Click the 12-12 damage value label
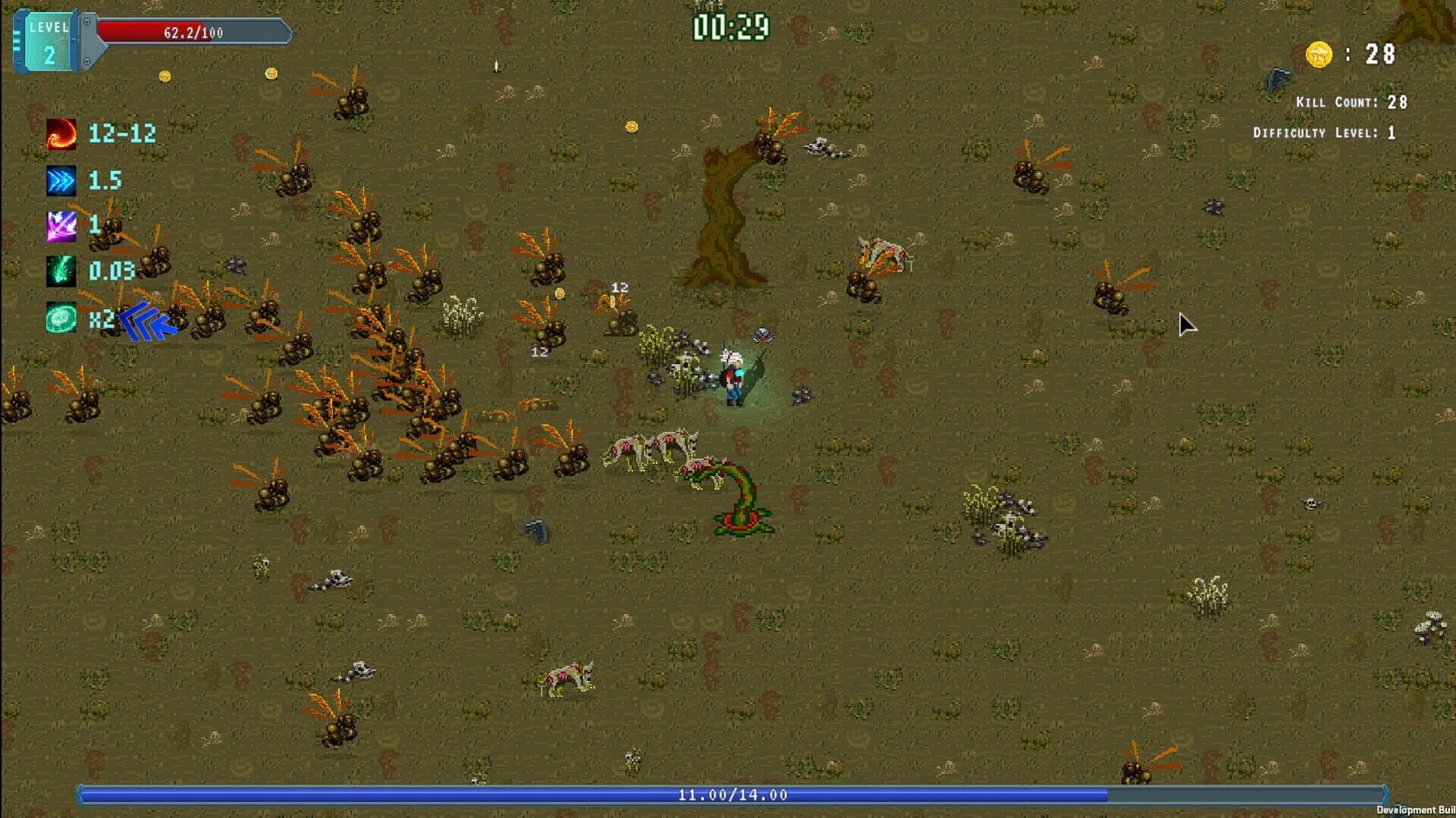The height and width of the screenshot is (818, 1456). click(121, 135)
